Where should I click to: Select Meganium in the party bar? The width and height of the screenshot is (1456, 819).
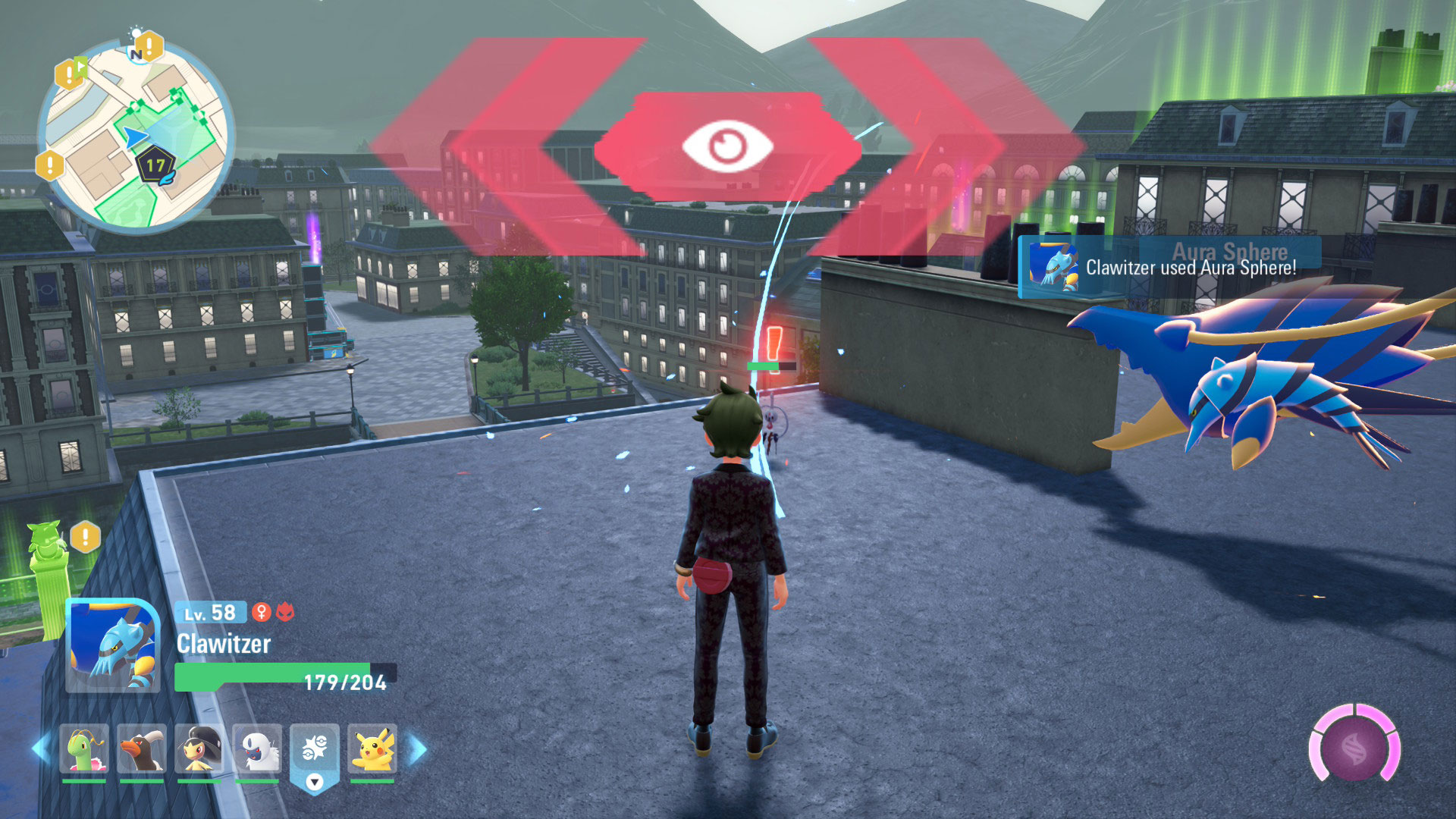[x=84, y=749]
